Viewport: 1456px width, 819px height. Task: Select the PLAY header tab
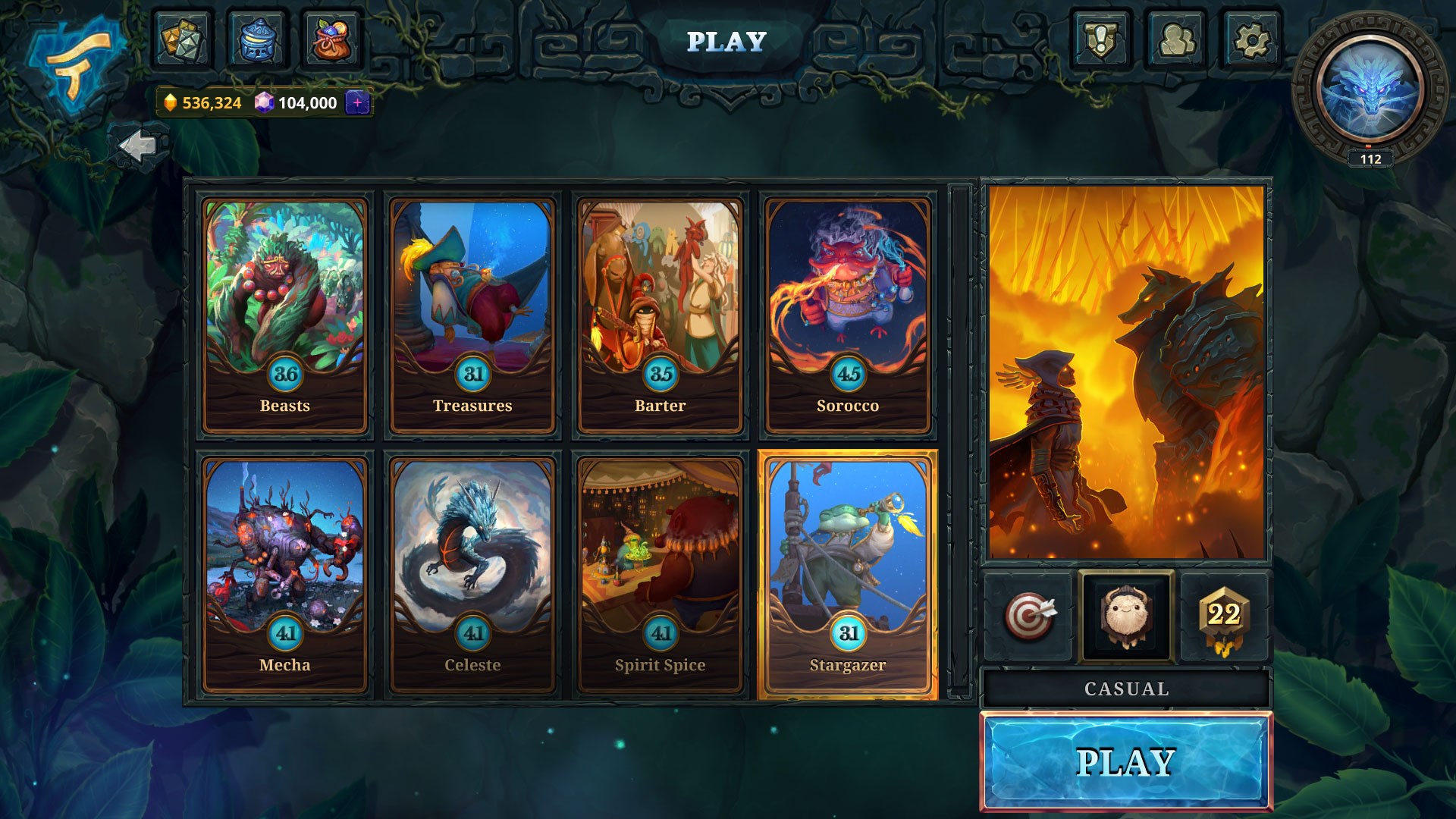click(726, 42)
